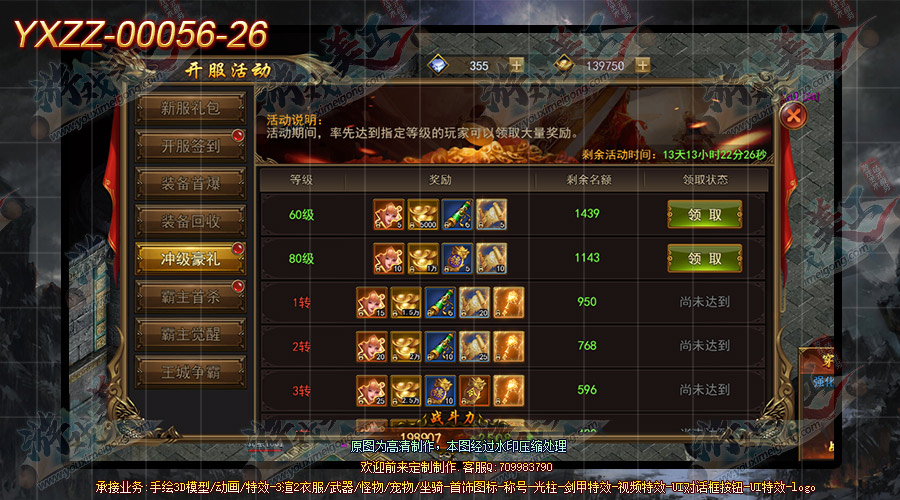The width and height of the screenshot is (900, 500).
Task: Inspect the 5000 gold ingot reward icon
Action: click(x=423, y=214)
